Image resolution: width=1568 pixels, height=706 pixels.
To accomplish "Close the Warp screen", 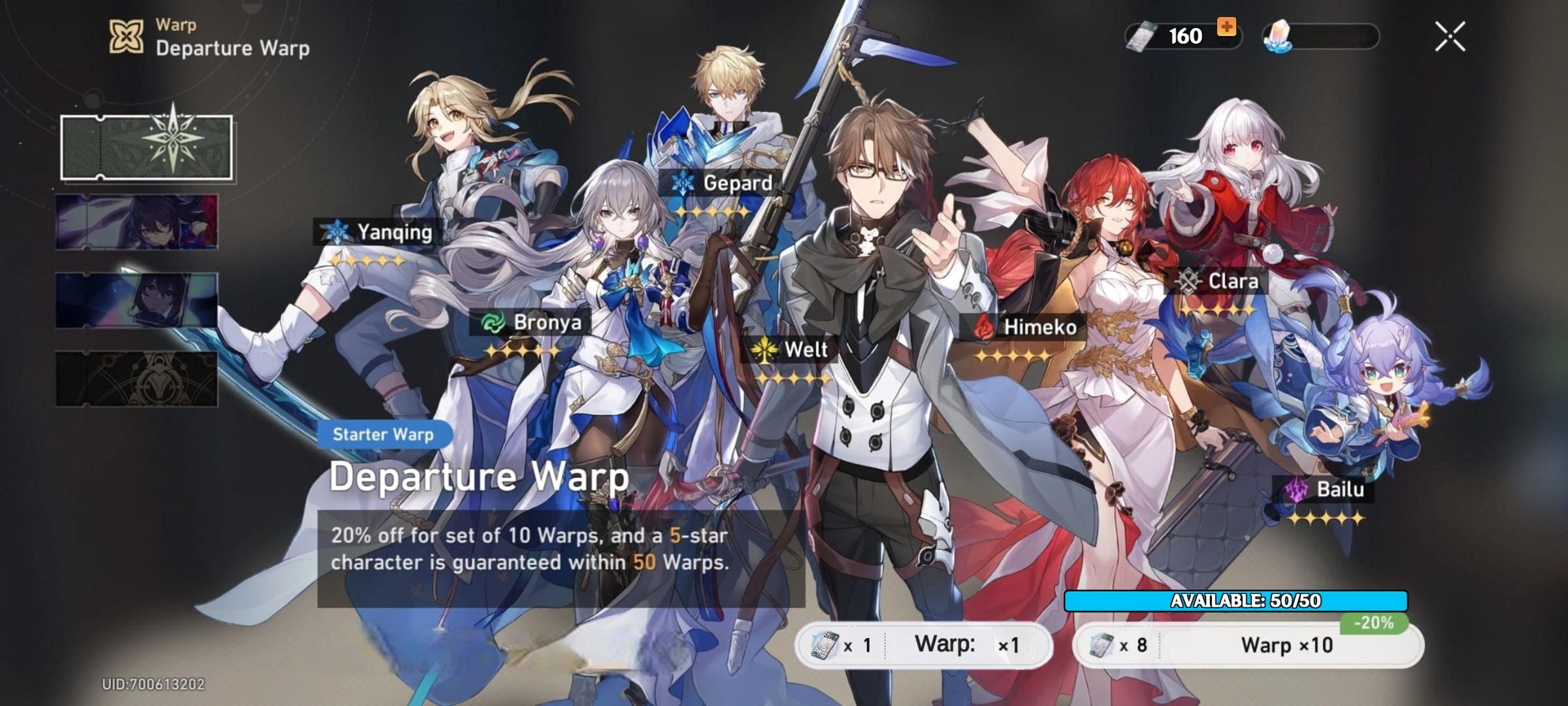I will pyautogui.click(x=1450, y=36).
